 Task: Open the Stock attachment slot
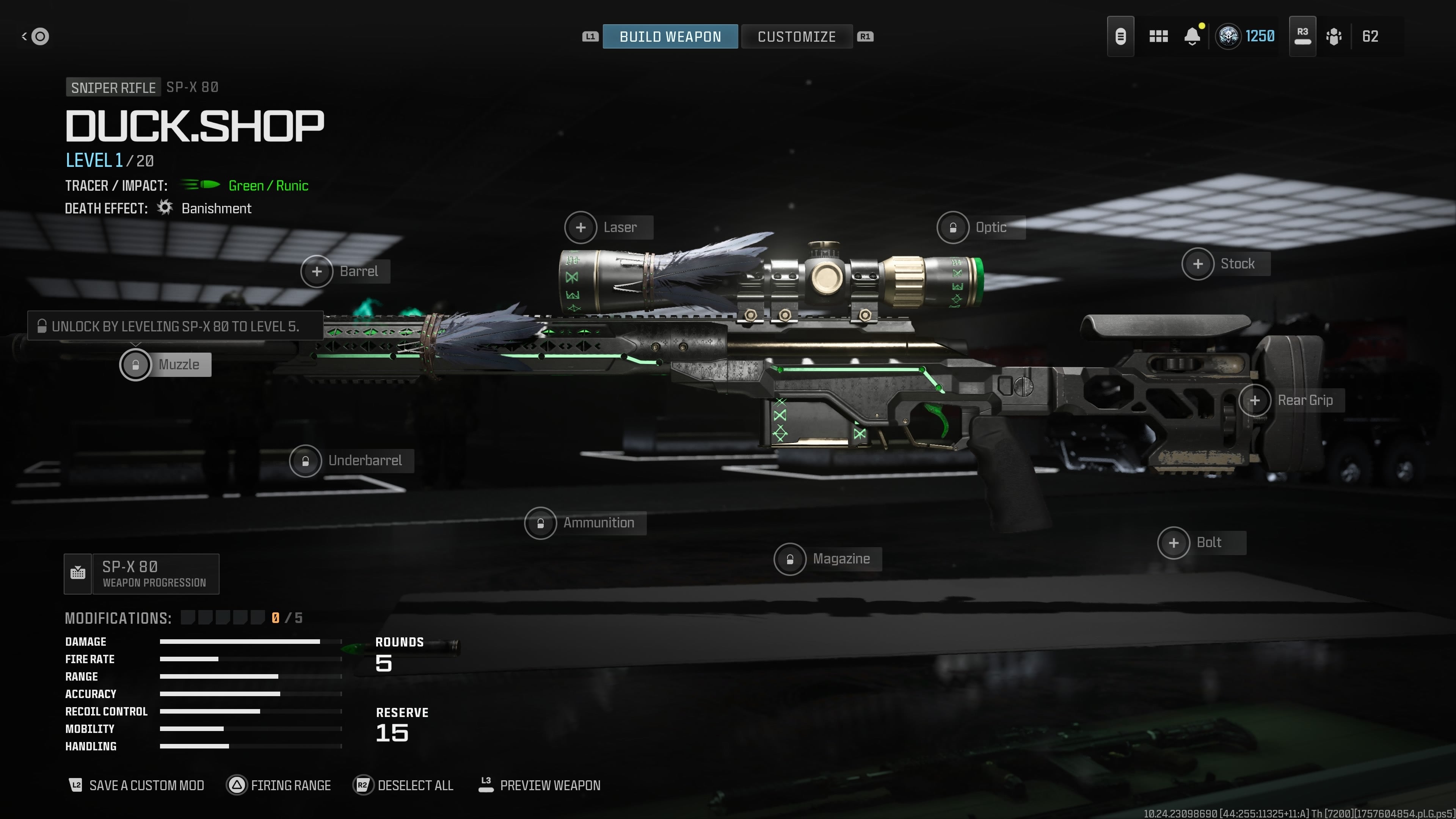tap(1198, 264)
